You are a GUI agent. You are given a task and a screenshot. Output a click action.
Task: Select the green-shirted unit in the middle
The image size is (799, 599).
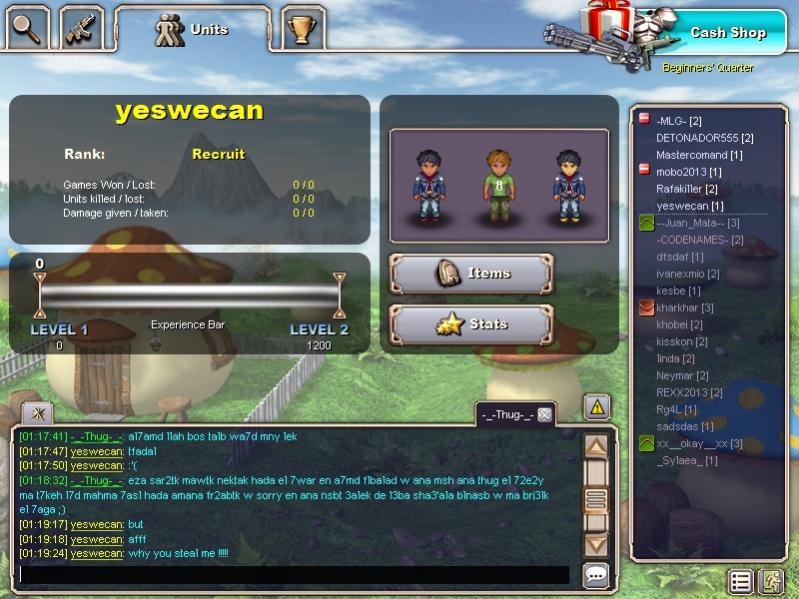[x=499, y=186]
